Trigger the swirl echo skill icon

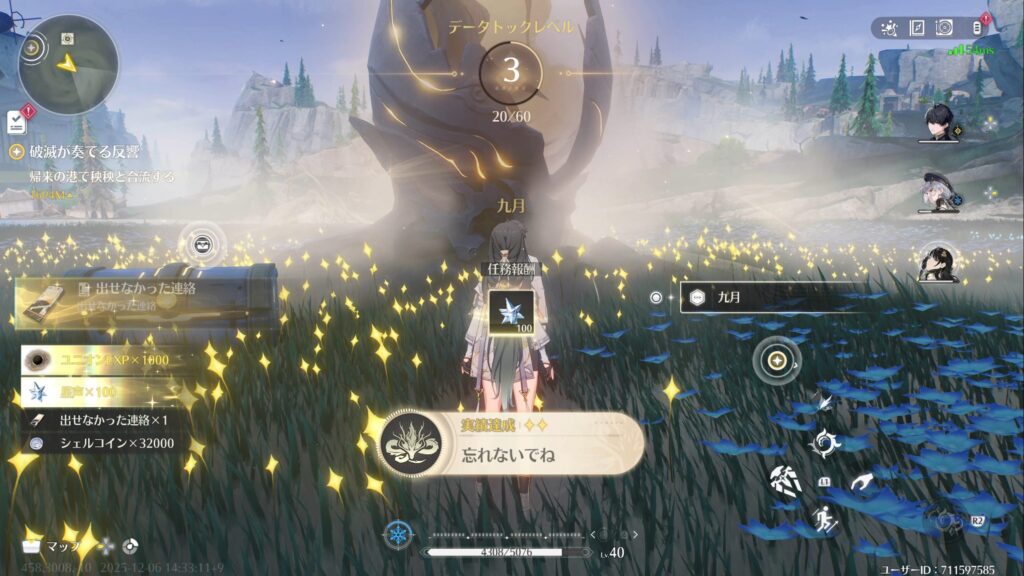[x=825, y=441]
